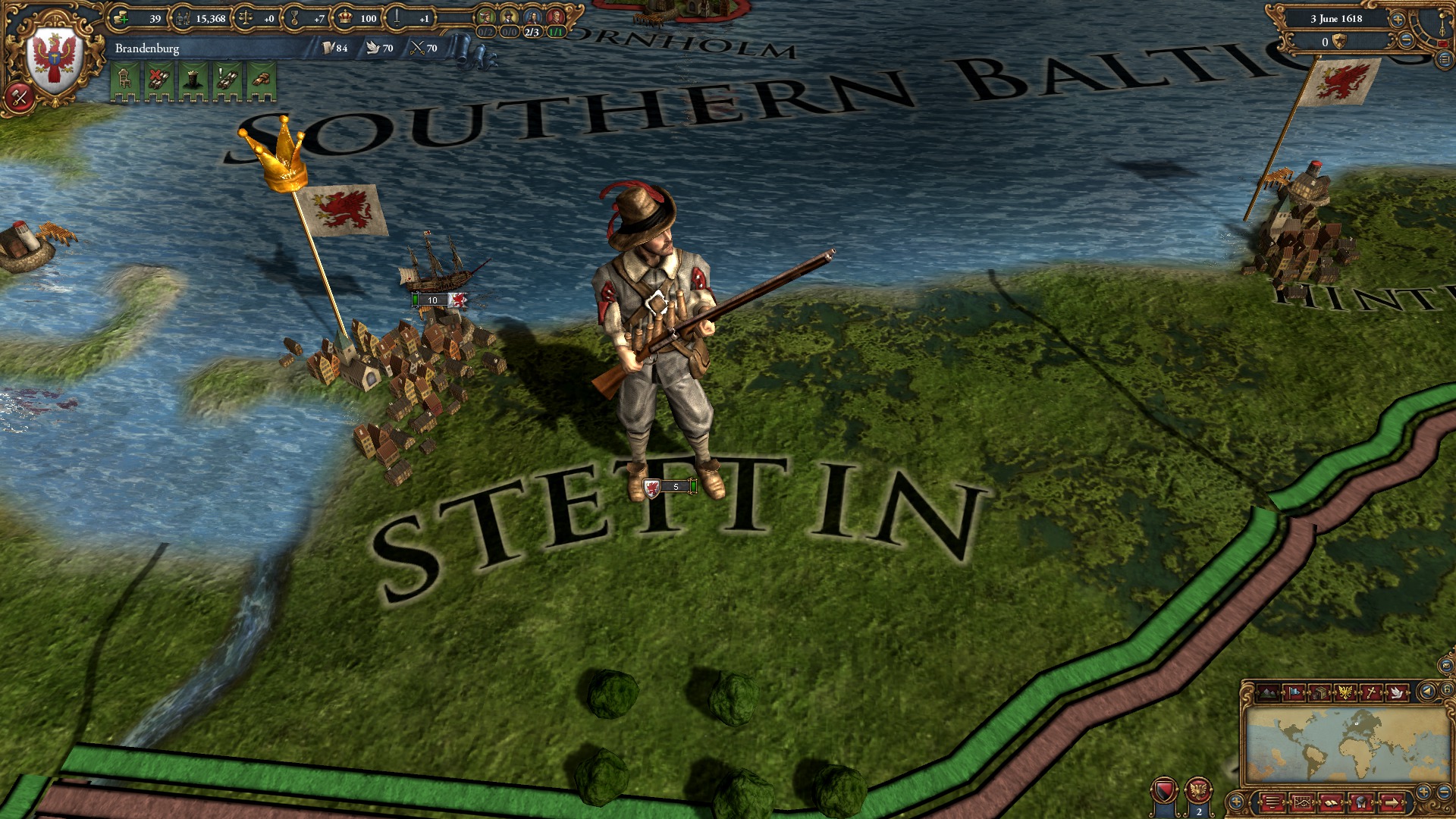The image size is (1456, 819).
Task: Click the stability scales icon
Action: [246, 19]
